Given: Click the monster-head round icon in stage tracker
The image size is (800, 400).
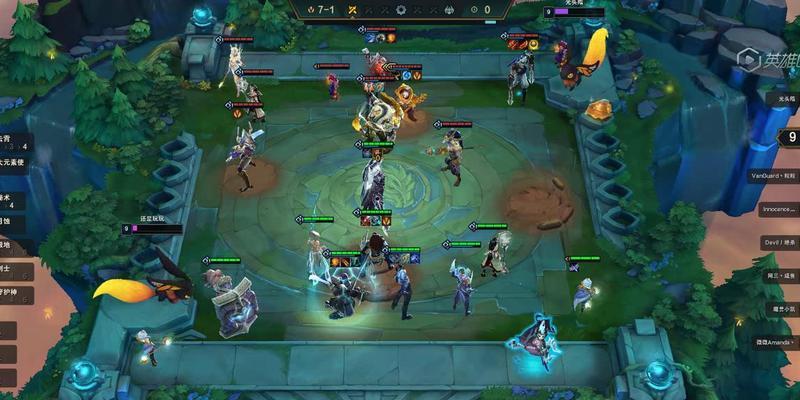Looking at the screenshot, I should click(x=450, y=9).
